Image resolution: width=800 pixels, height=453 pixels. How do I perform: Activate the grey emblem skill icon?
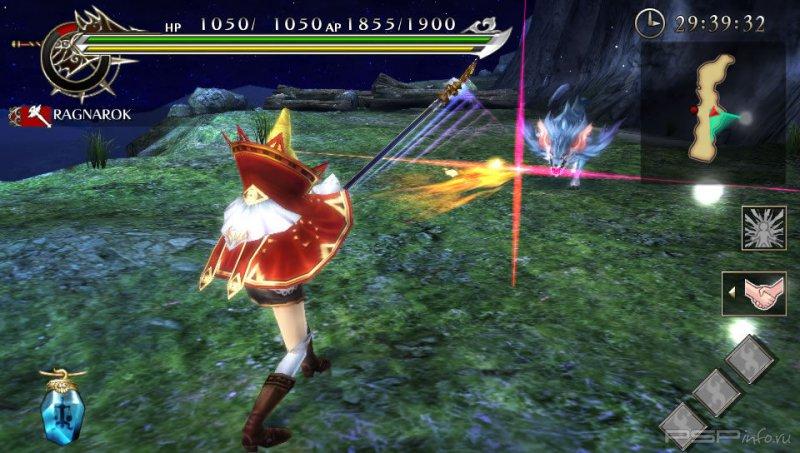(763, 228)
